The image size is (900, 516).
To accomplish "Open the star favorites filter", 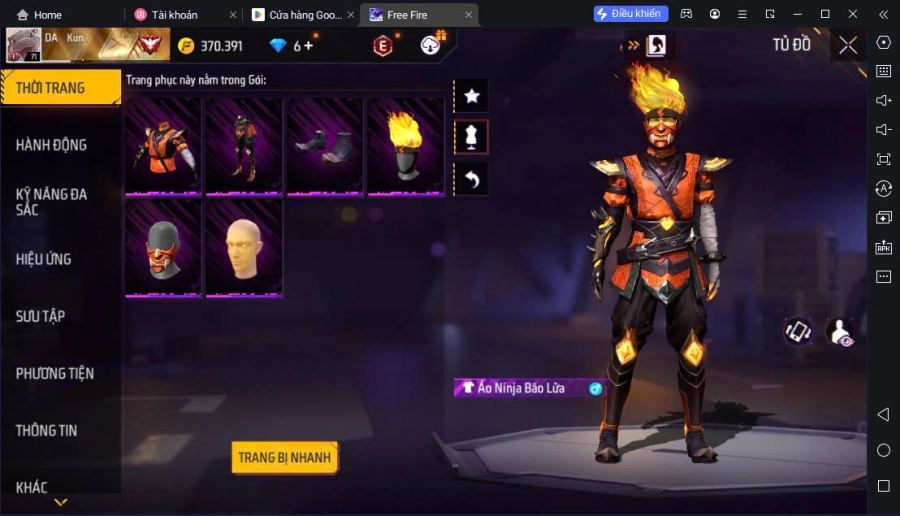I will (472, 96).
